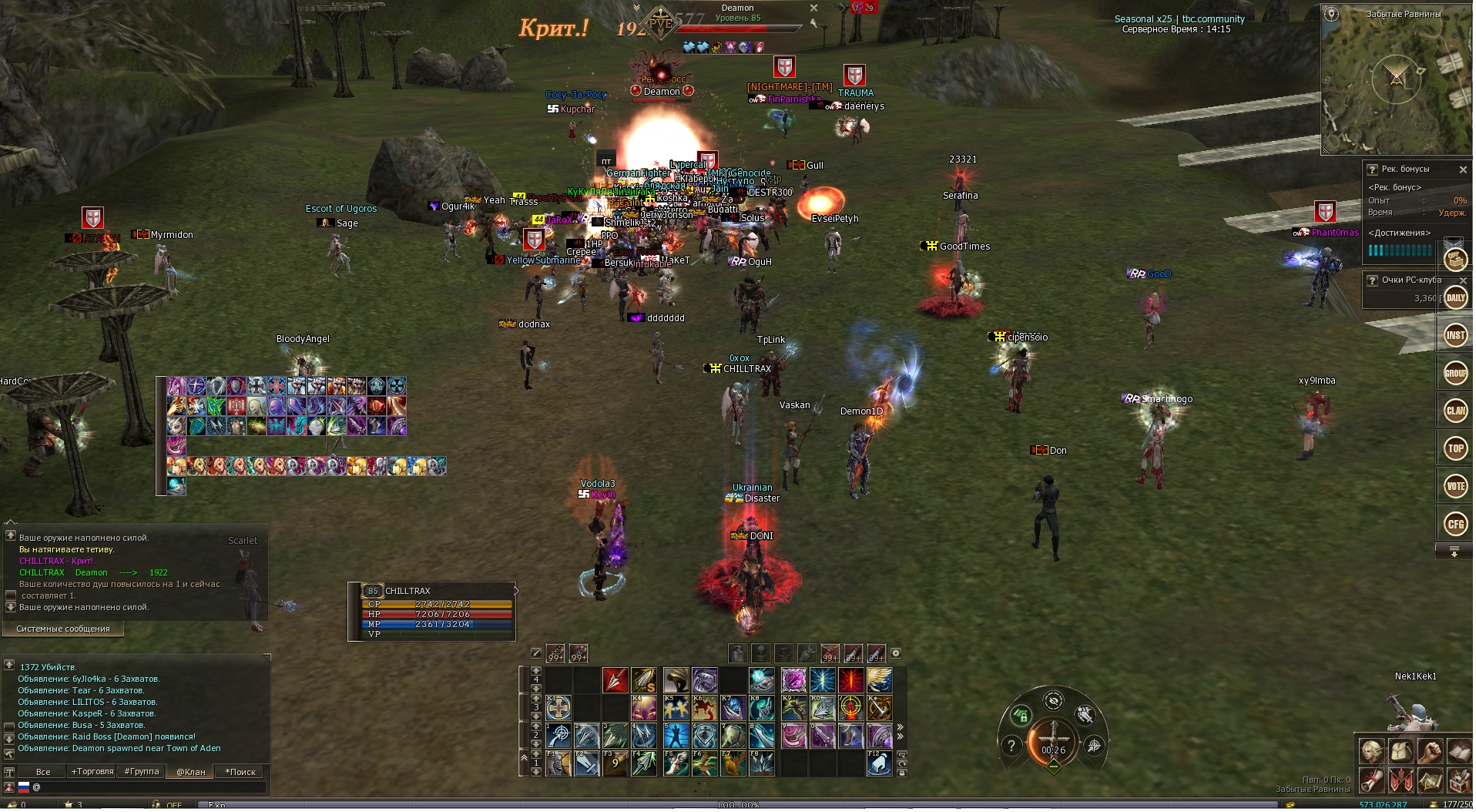Image resolution: width=1476 pixels, height=812 pixels.
Task: Click the GROUP side button
Action: pyautogui.click(x=1454, y=374)
